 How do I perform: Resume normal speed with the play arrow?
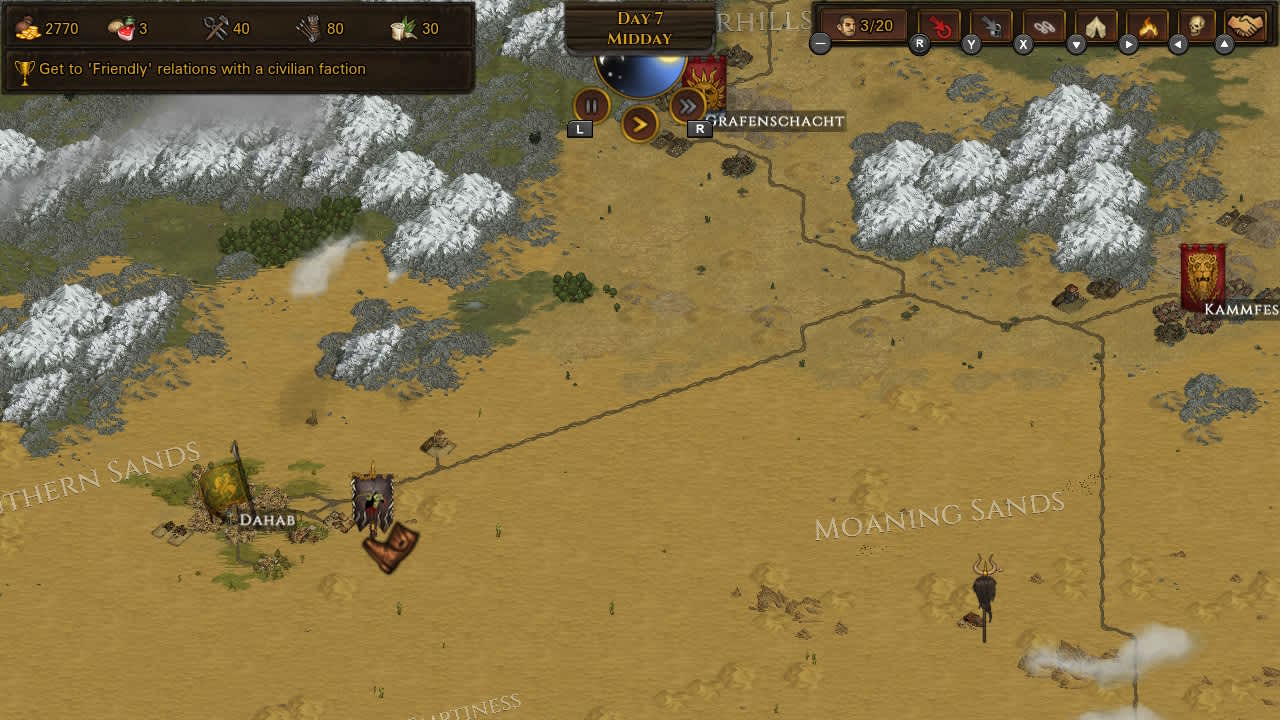click(639, 125)
